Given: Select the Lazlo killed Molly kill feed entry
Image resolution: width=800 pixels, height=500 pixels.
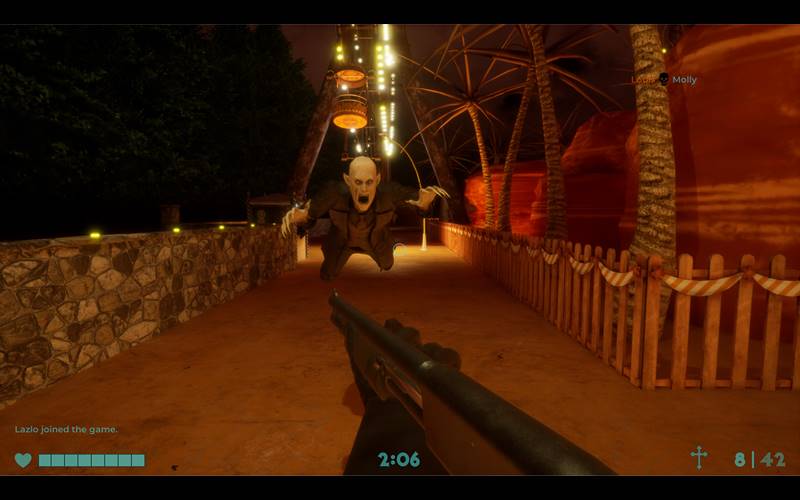Looking at the screenshot, I should click(663, 80).
